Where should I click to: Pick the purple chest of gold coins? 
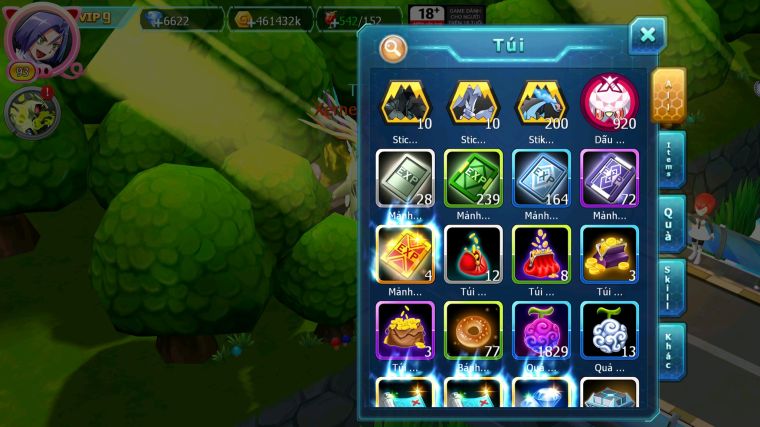[609, 254]
